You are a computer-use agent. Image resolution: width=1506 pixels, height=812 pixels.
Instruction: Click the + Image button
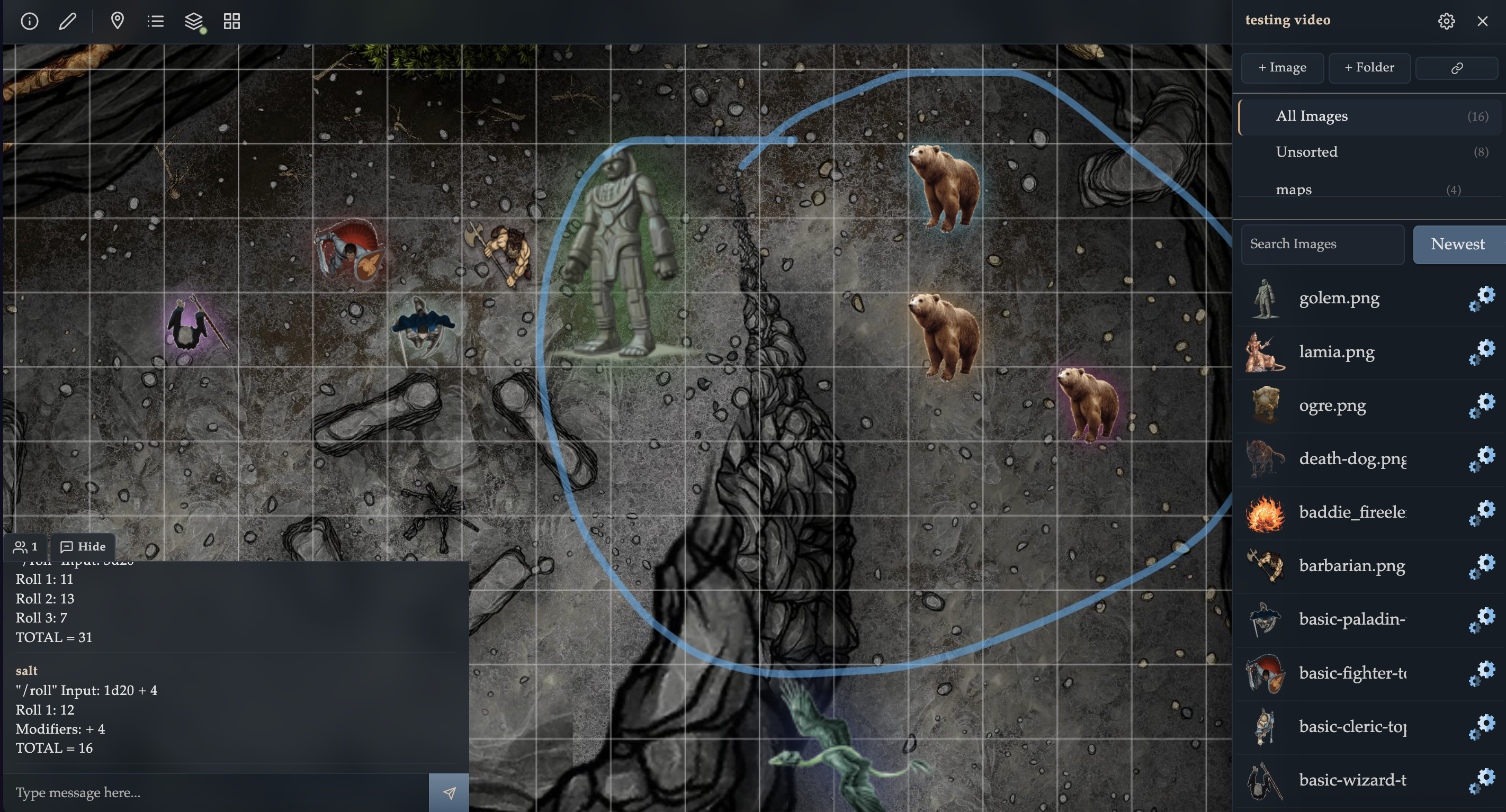click(1282, 67)
